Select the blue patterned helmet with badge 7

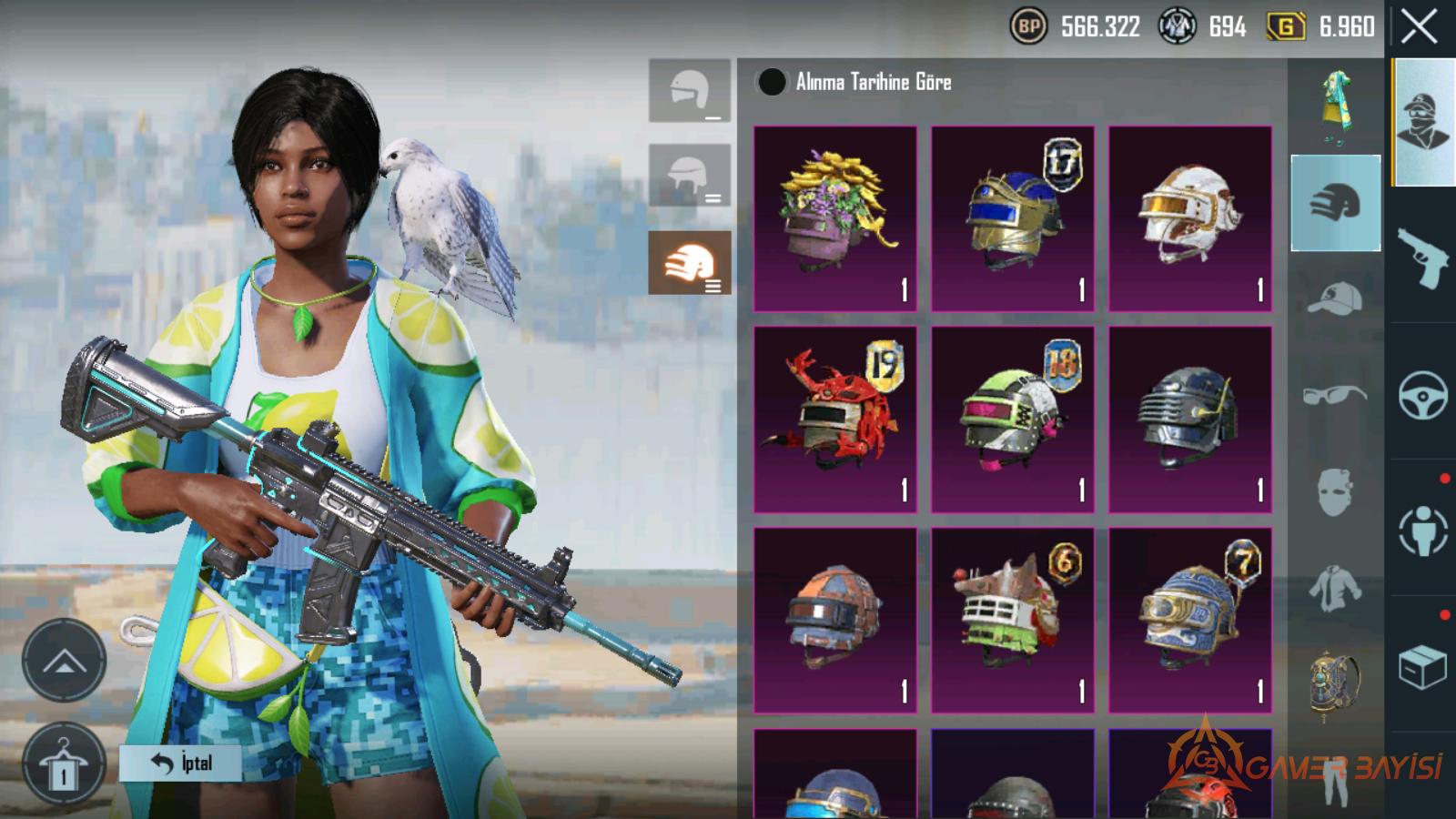1189,620
